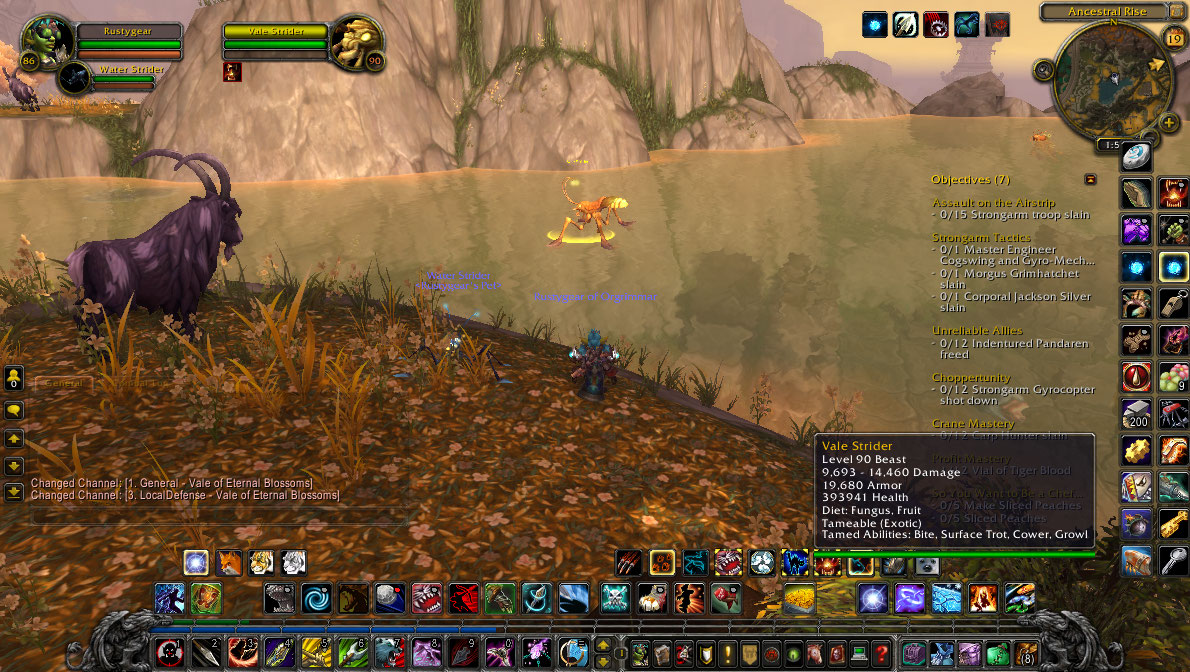The height and width of the screenshot is (672, 1190).
Task: Activate the blue swirl vortex ability
Action: 317,598
